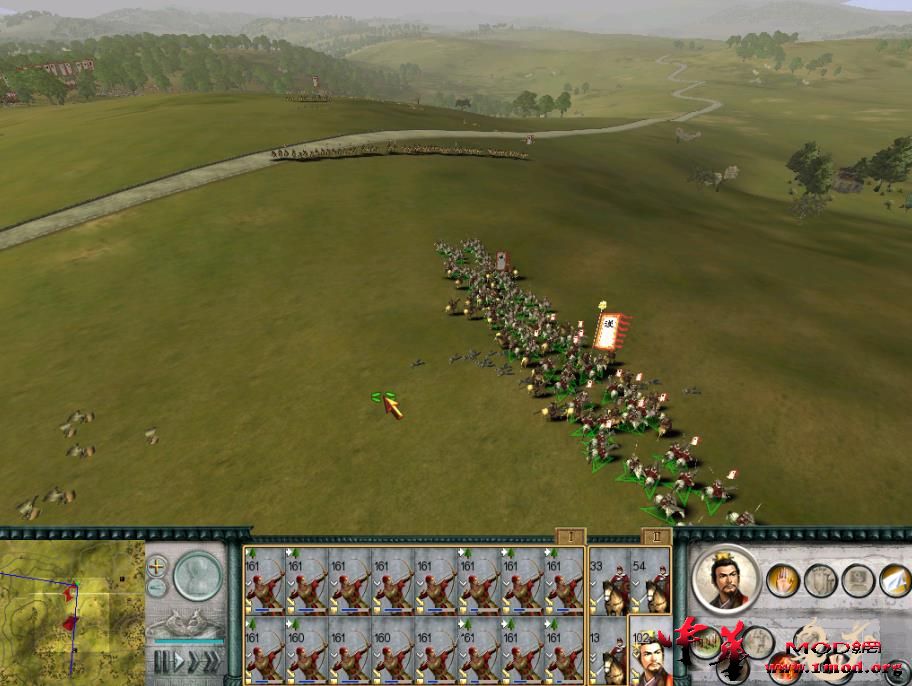
Task: Set battle speed to normal play
Action: (x=180, y=661)
